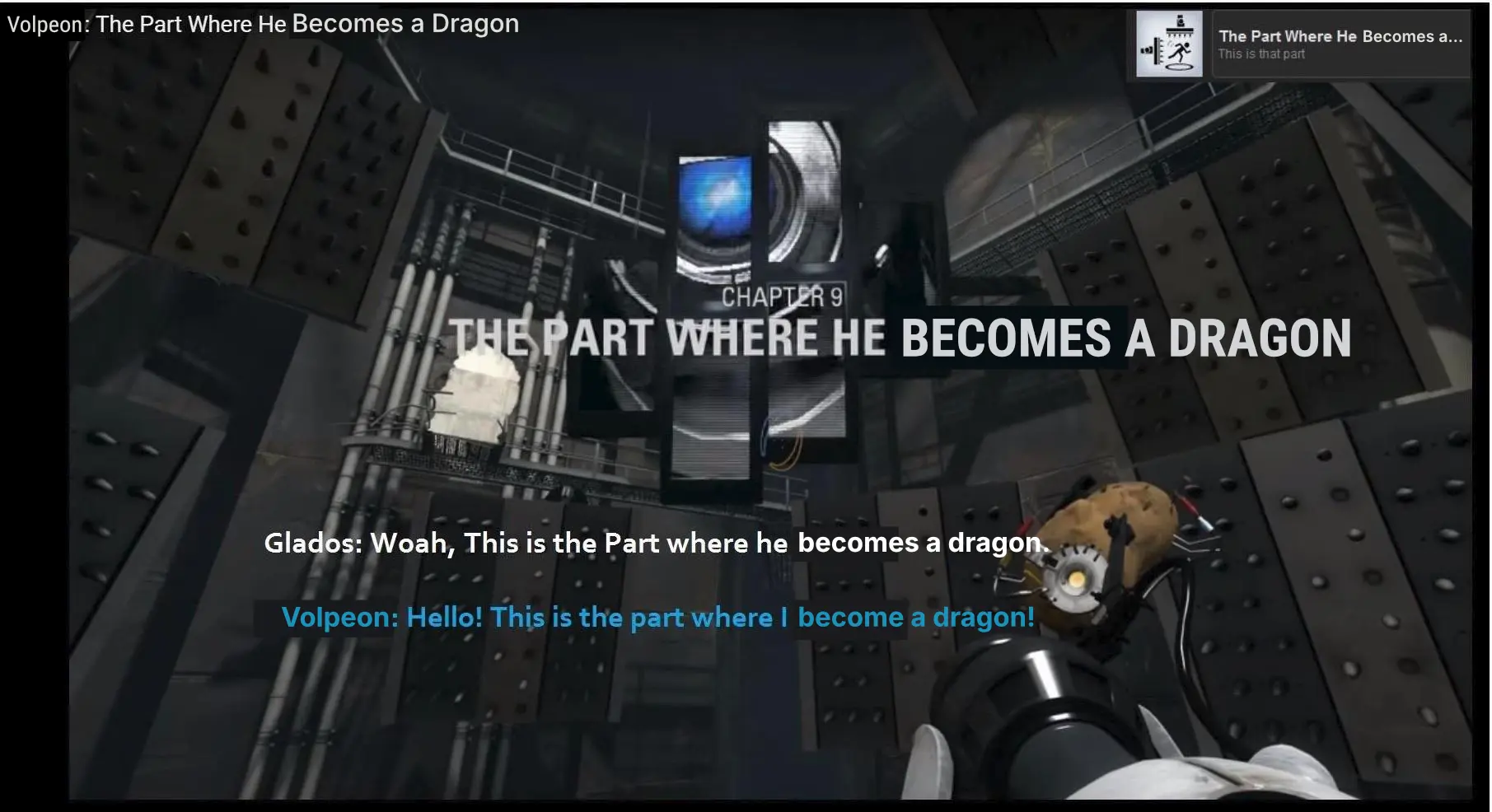Select the 'Volpeon' speaker label in the title bar
The image size is (1492, 812).
tap(45, 24)
